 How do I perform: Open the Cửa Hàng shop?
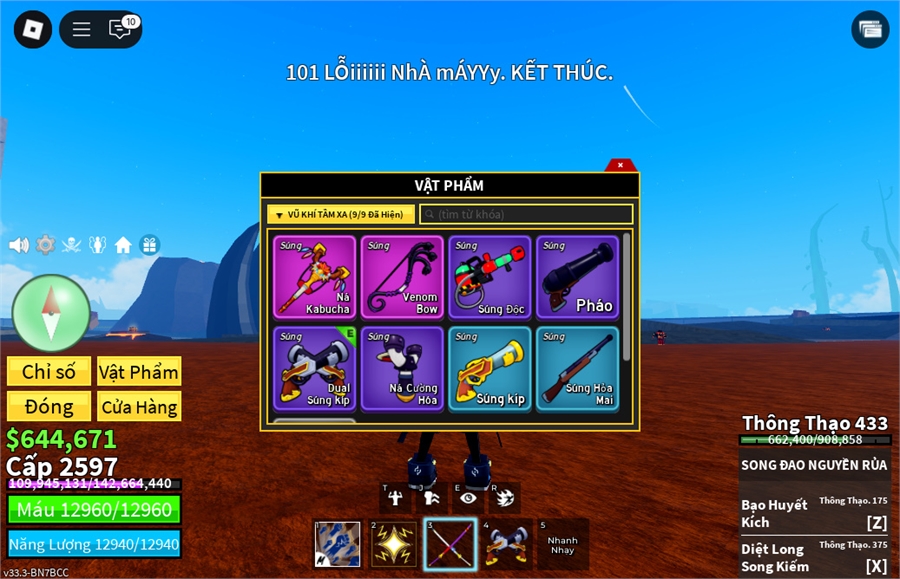click(139, 406)
